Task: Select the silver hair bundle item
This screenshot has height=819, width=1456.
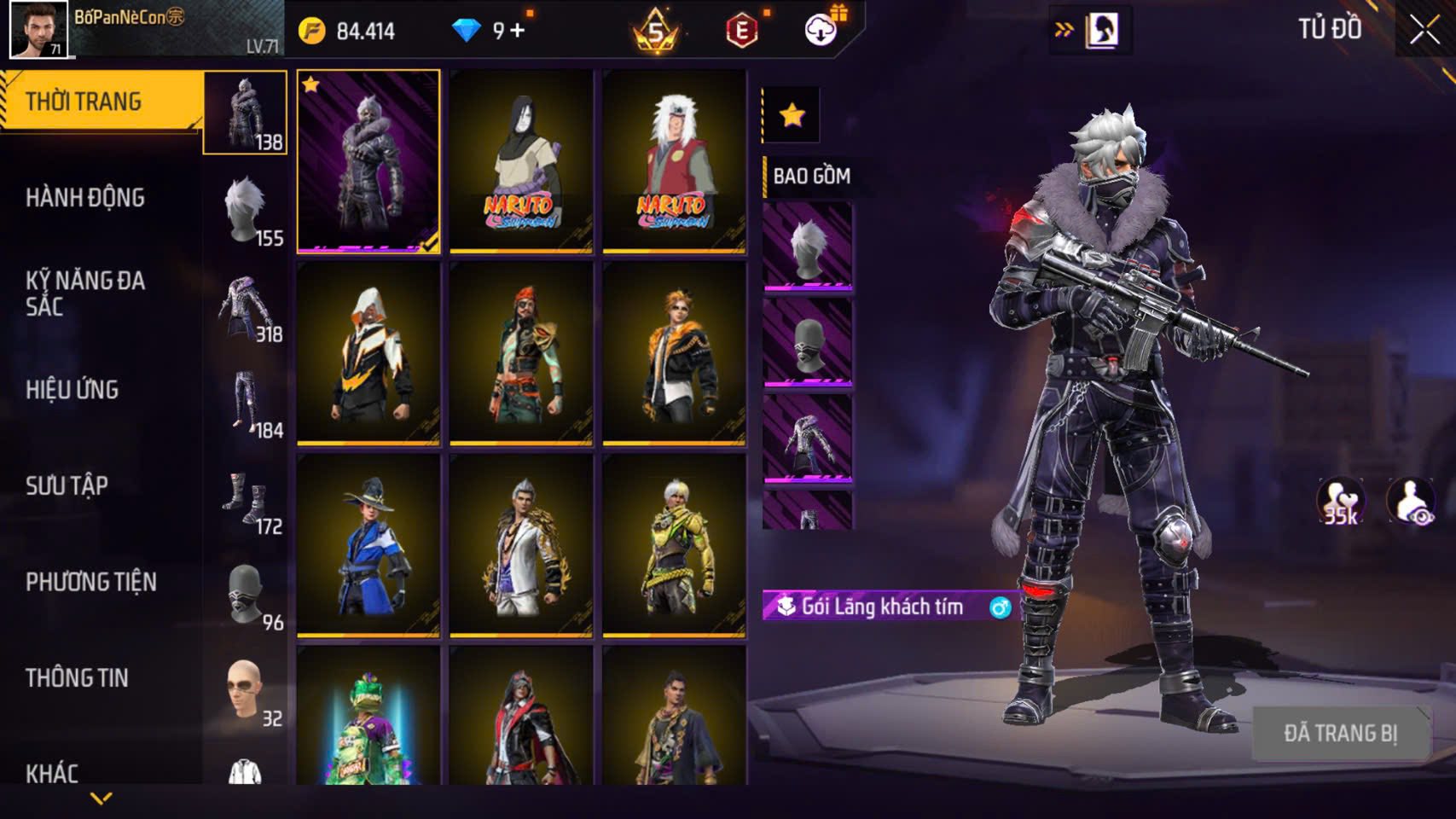Action: point(807,247)
